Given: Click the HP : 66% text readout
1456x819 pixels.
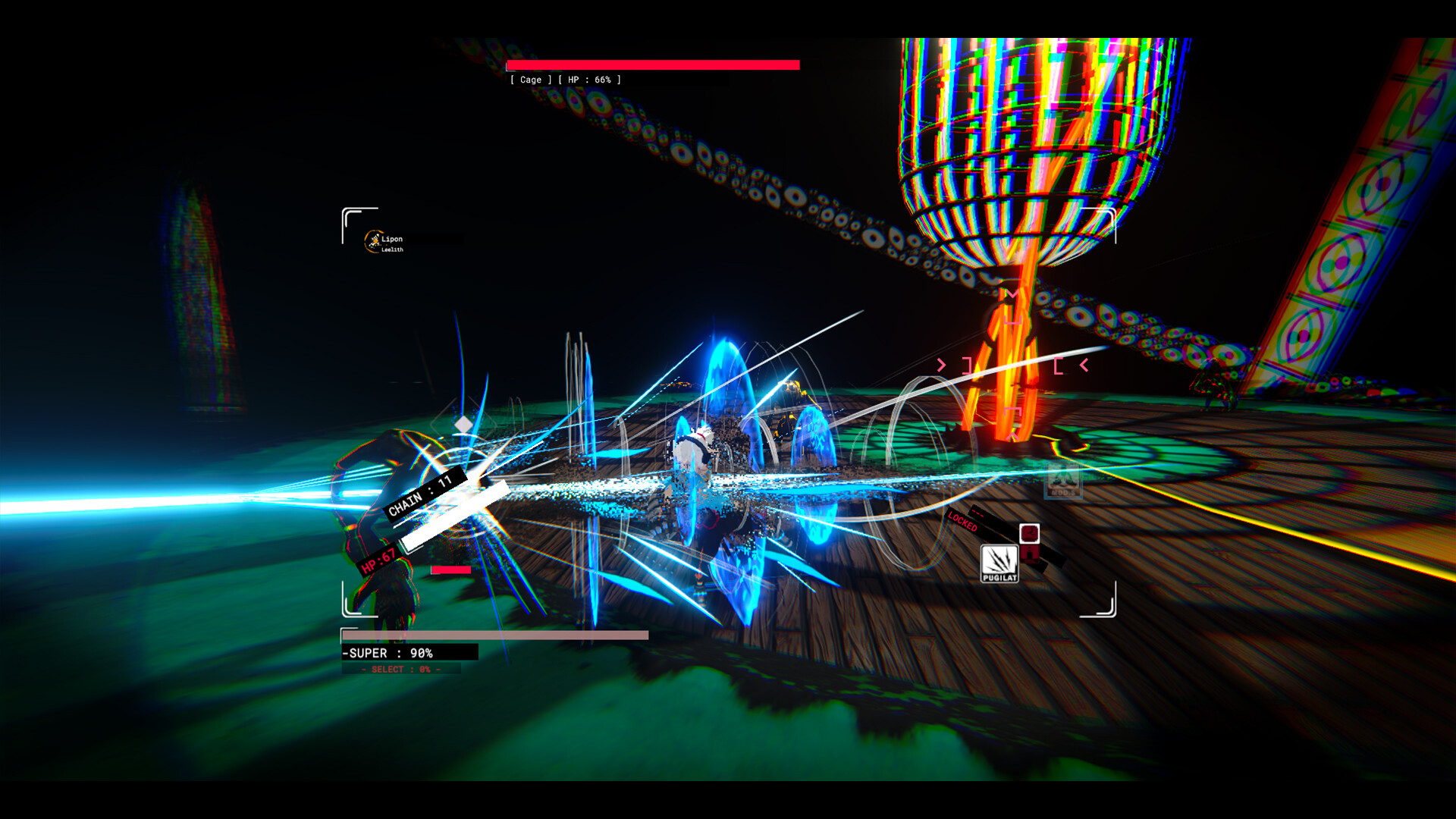Looking at the screenshot, I should (x=590, y=80).
